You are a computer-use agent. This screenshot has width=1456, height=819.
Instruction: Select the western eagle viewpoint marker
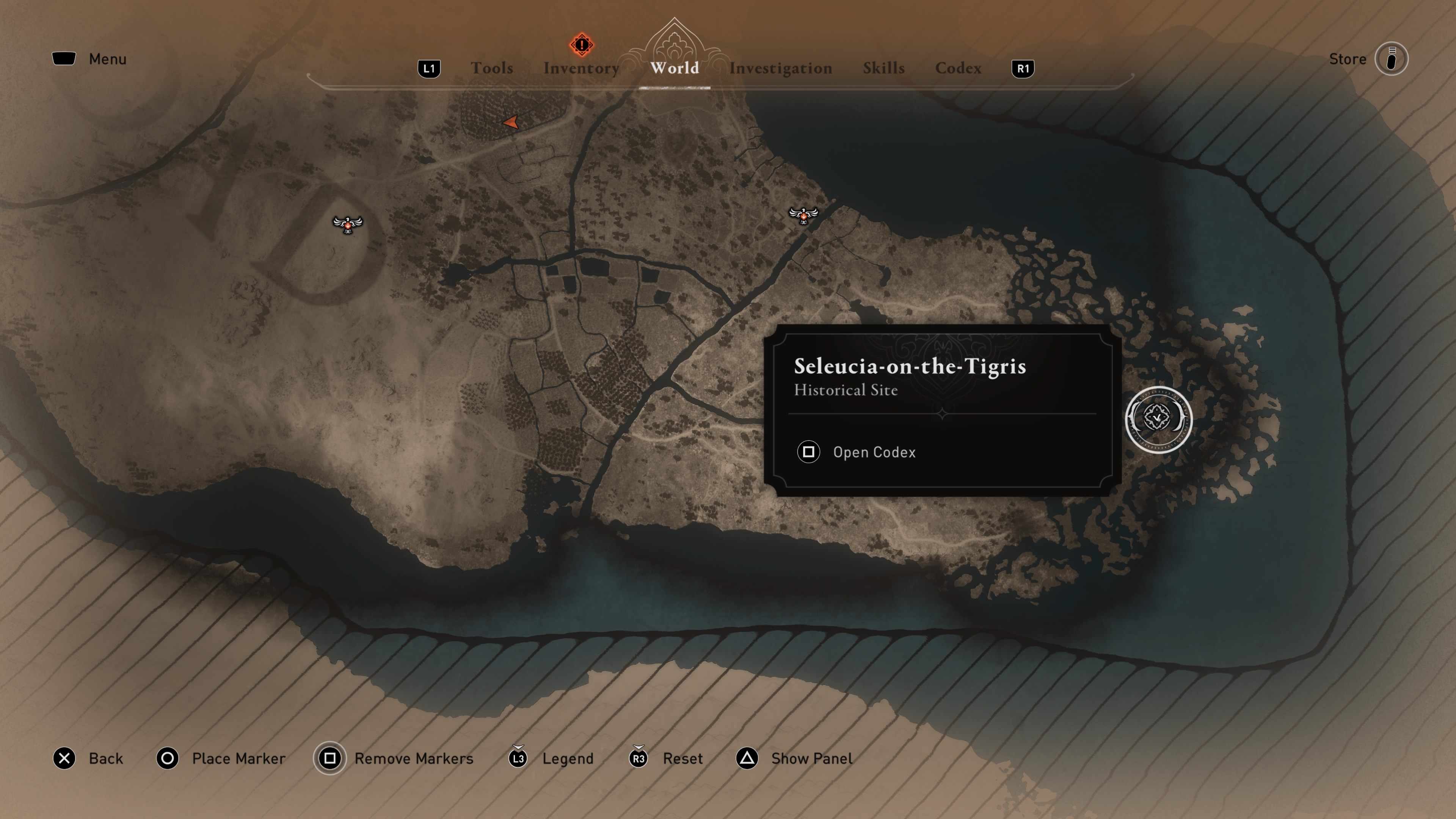(x=348, y=224)
